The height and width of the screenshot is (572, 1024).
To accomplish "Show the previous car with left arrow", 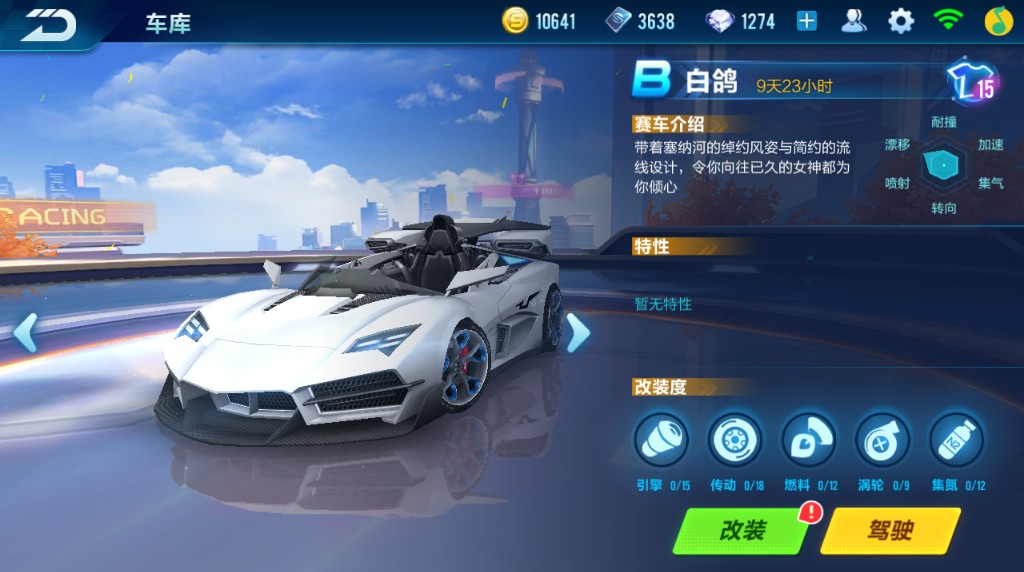I will [25, 332].
